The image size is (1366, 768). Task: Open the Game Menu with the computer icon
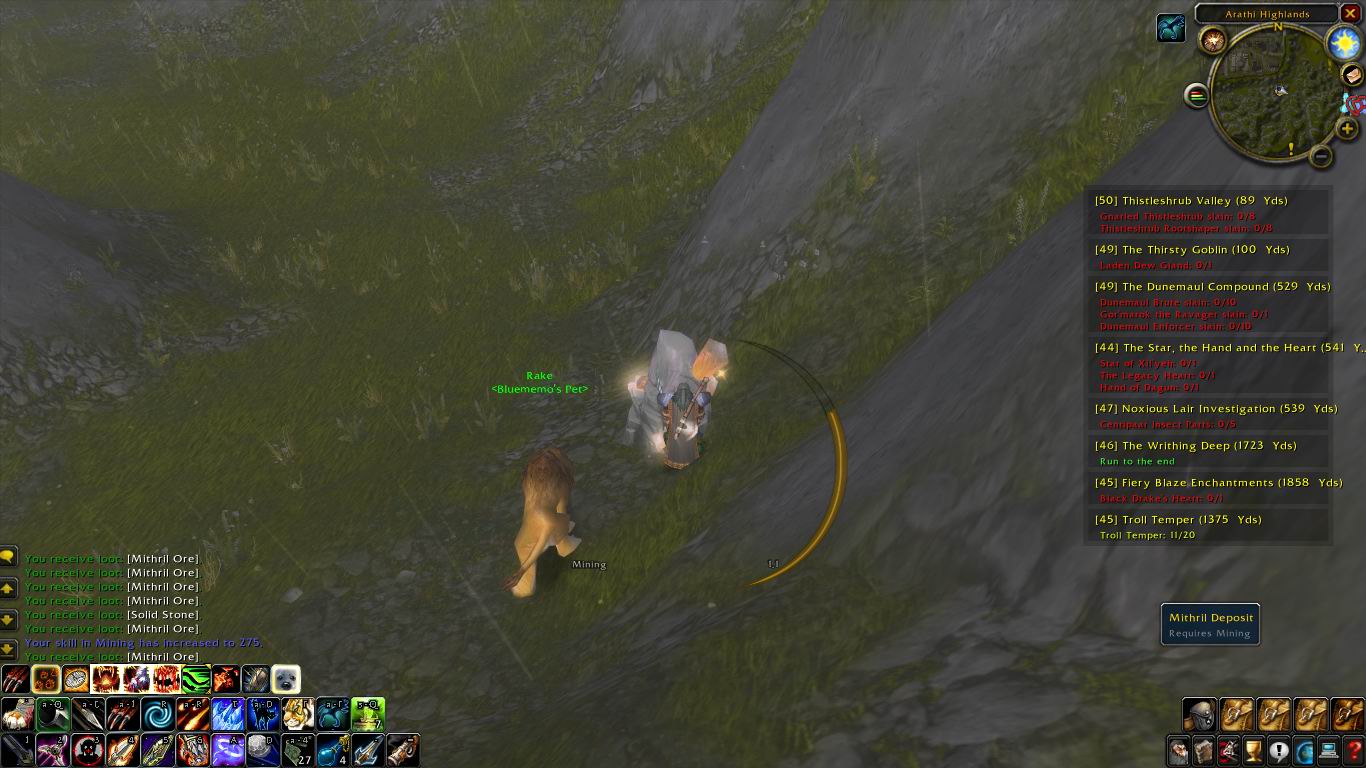[x=1330, y=750]
